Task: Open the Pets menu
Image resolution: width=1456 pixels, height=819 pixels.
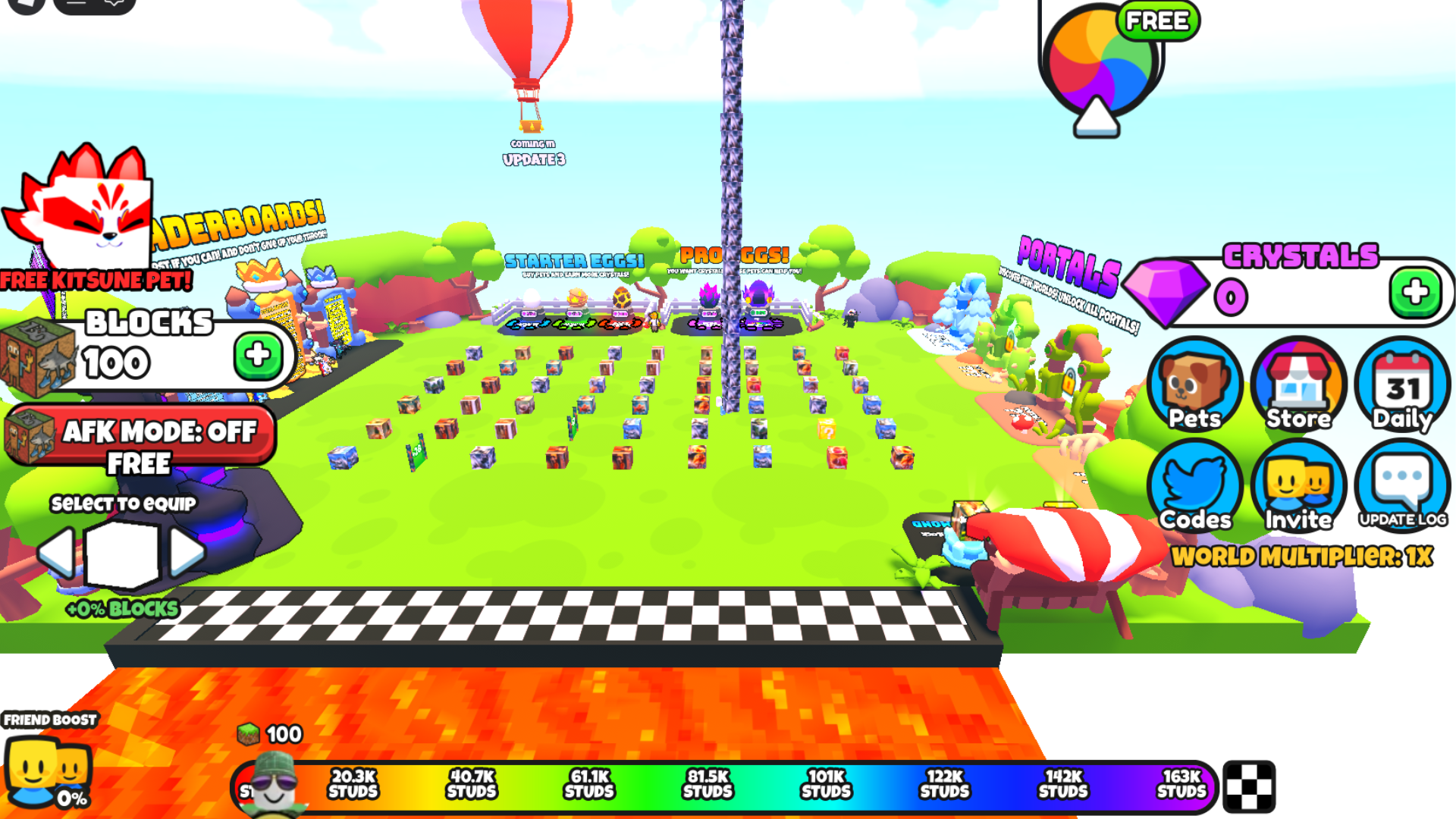Action: [1194, 385]
